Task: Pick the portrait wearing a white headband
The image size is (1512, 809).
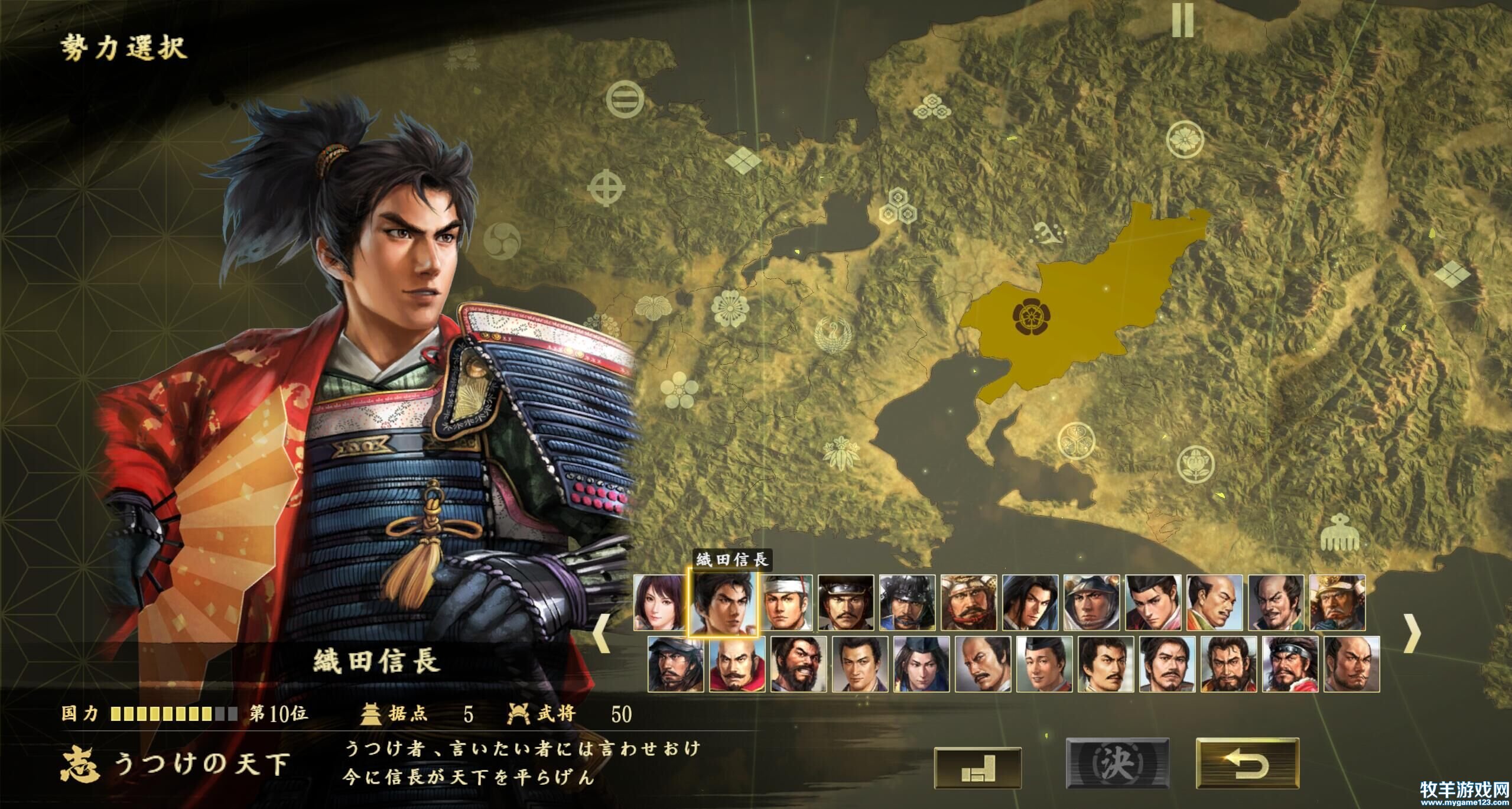Action: [x=785, y=603]
